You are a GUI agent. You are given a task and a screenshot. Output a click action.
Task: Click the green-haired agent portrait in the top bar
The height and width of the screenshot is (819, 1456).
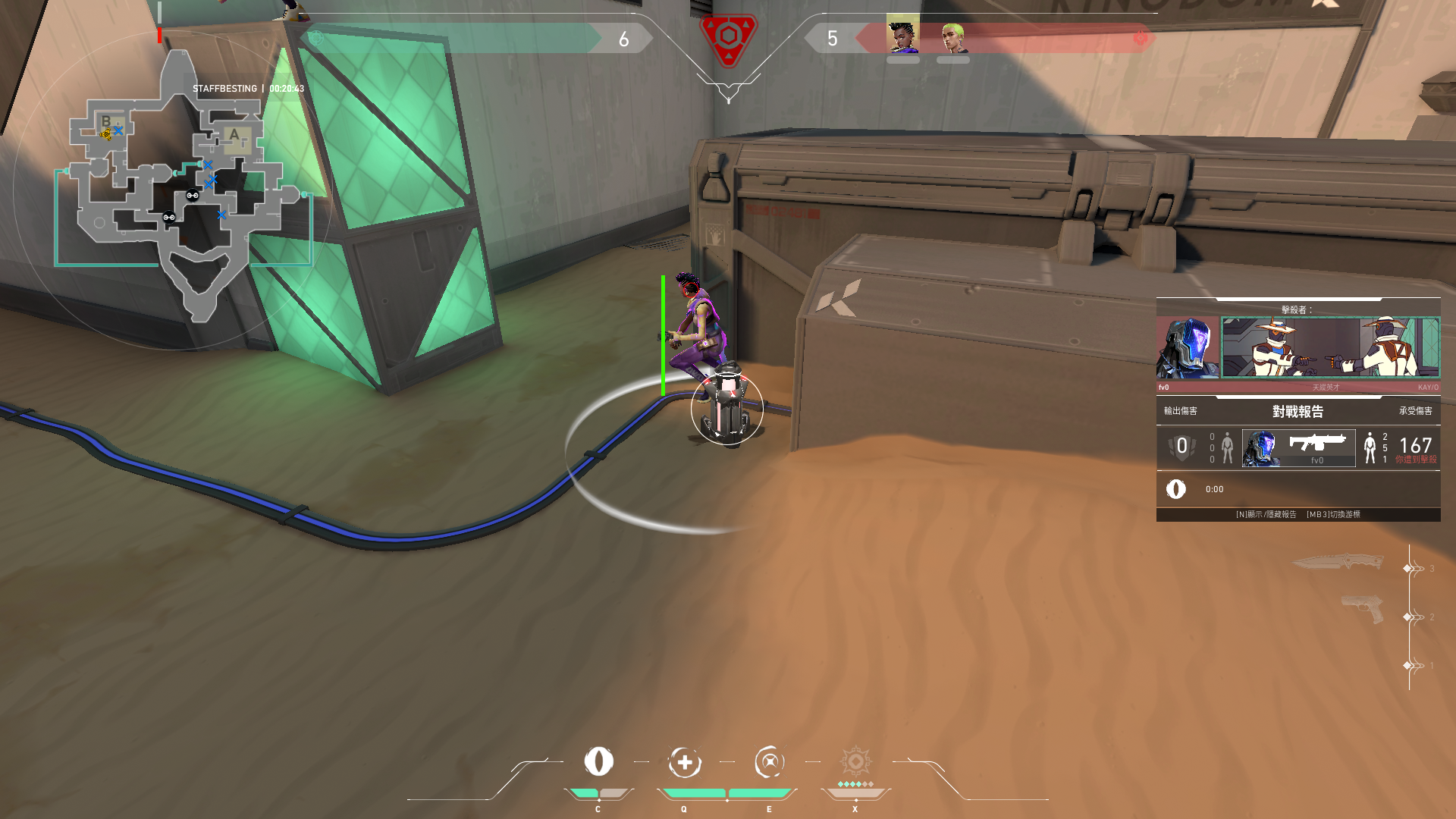[x=953, y=36]
